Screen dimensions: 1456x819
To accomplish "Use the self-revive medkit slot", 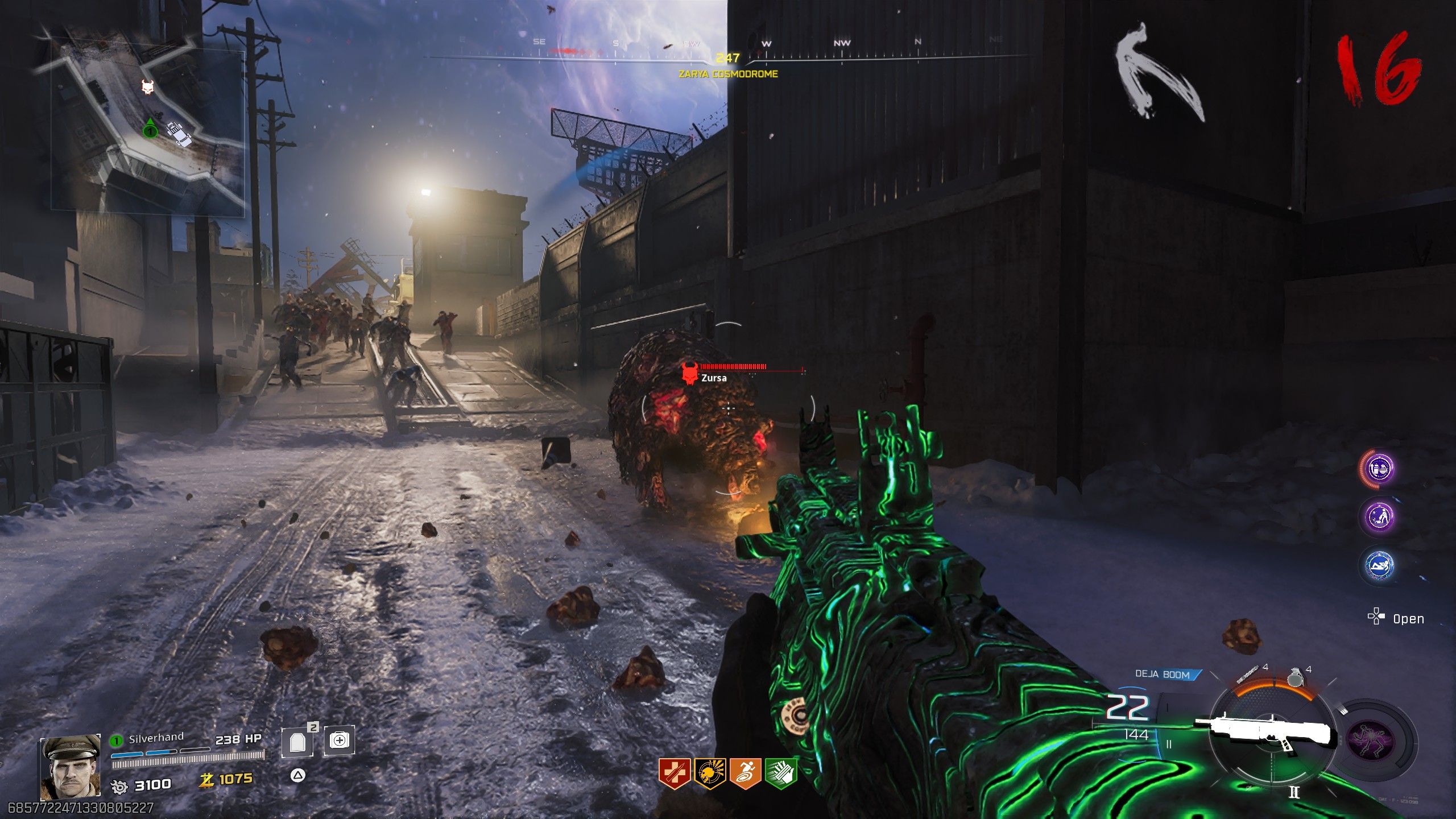I will click(339, 741).
